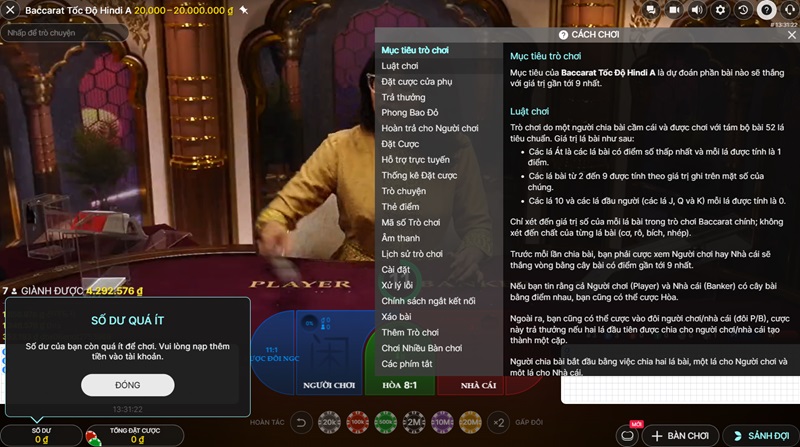This screenshot has width=800, height=447.
Task: Go to the Âm thanh help section
Action: [401, 238]
